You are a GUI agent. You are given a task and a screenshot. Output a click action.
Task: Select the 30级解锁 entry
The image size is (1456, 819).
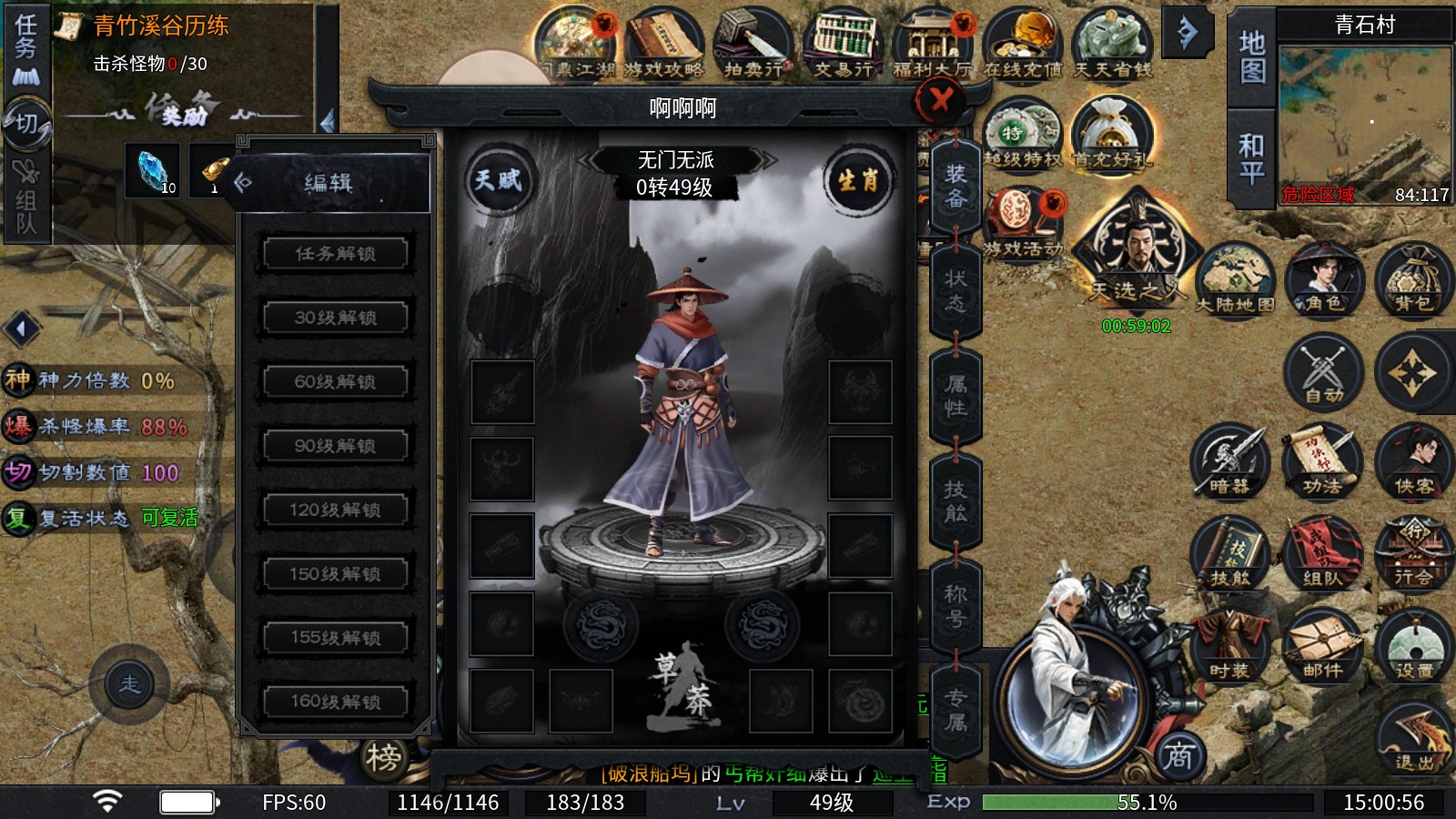(335, 318)
